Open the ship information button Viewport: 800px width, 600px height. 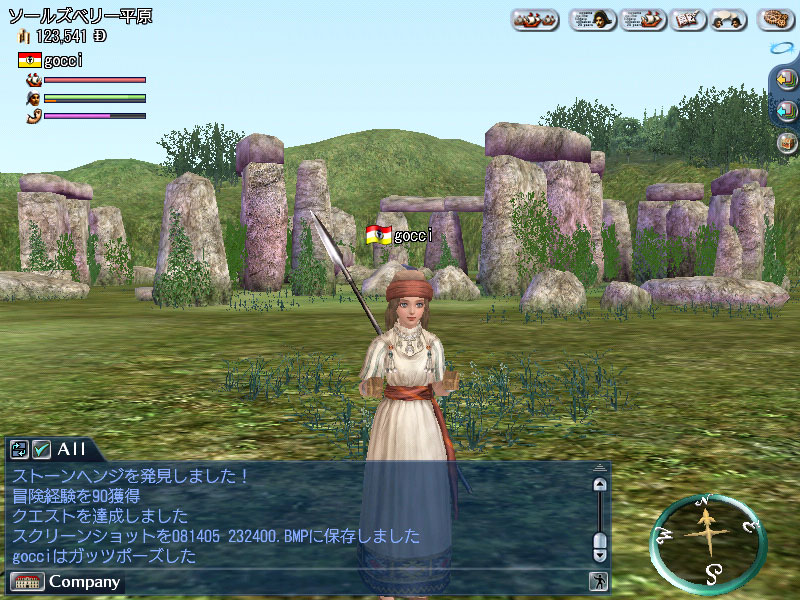point(643,19)
